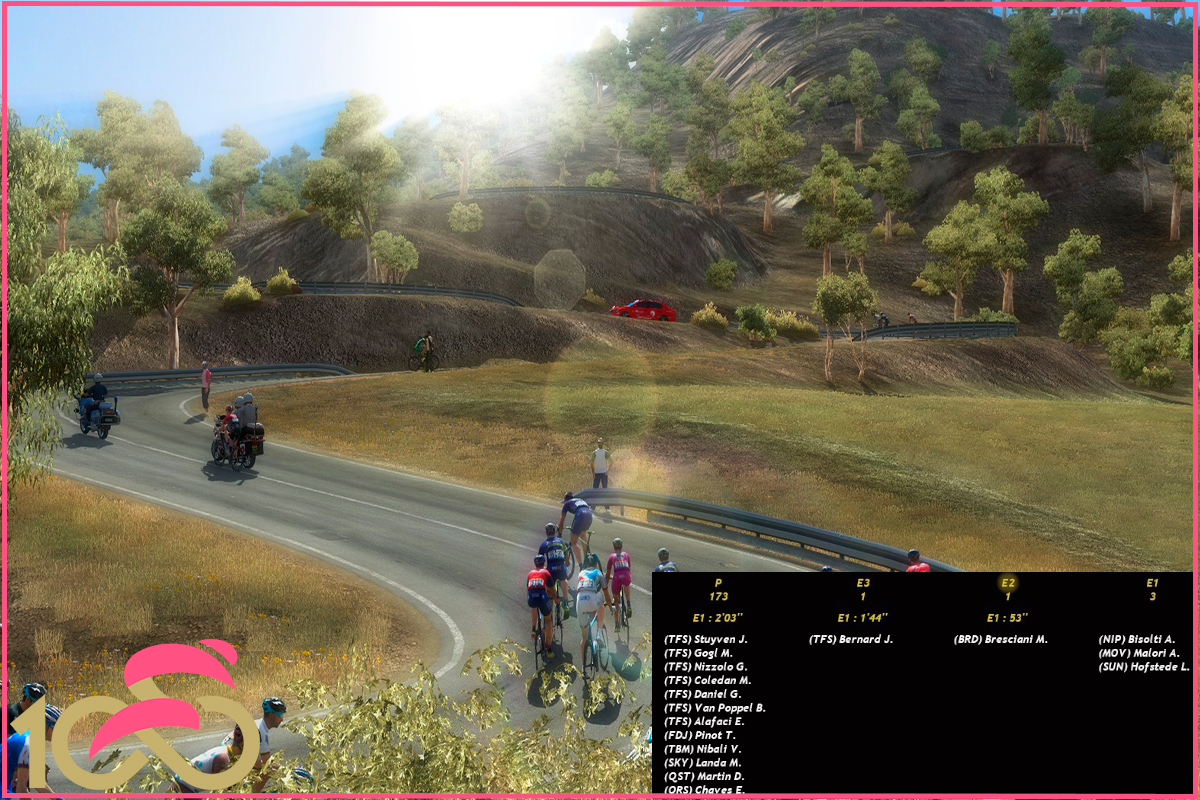Select rider Bernard J. in group E3
Screen dimensions: 1200x800
[851, 639]
